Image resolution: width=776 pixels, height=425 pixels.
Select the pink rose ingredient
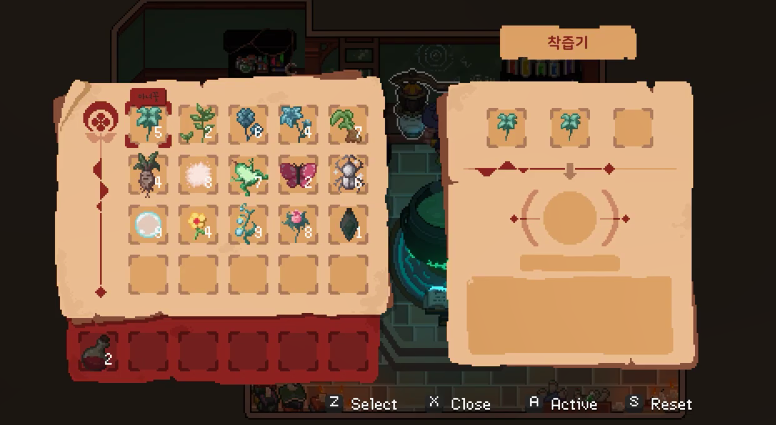click(298, 224)
